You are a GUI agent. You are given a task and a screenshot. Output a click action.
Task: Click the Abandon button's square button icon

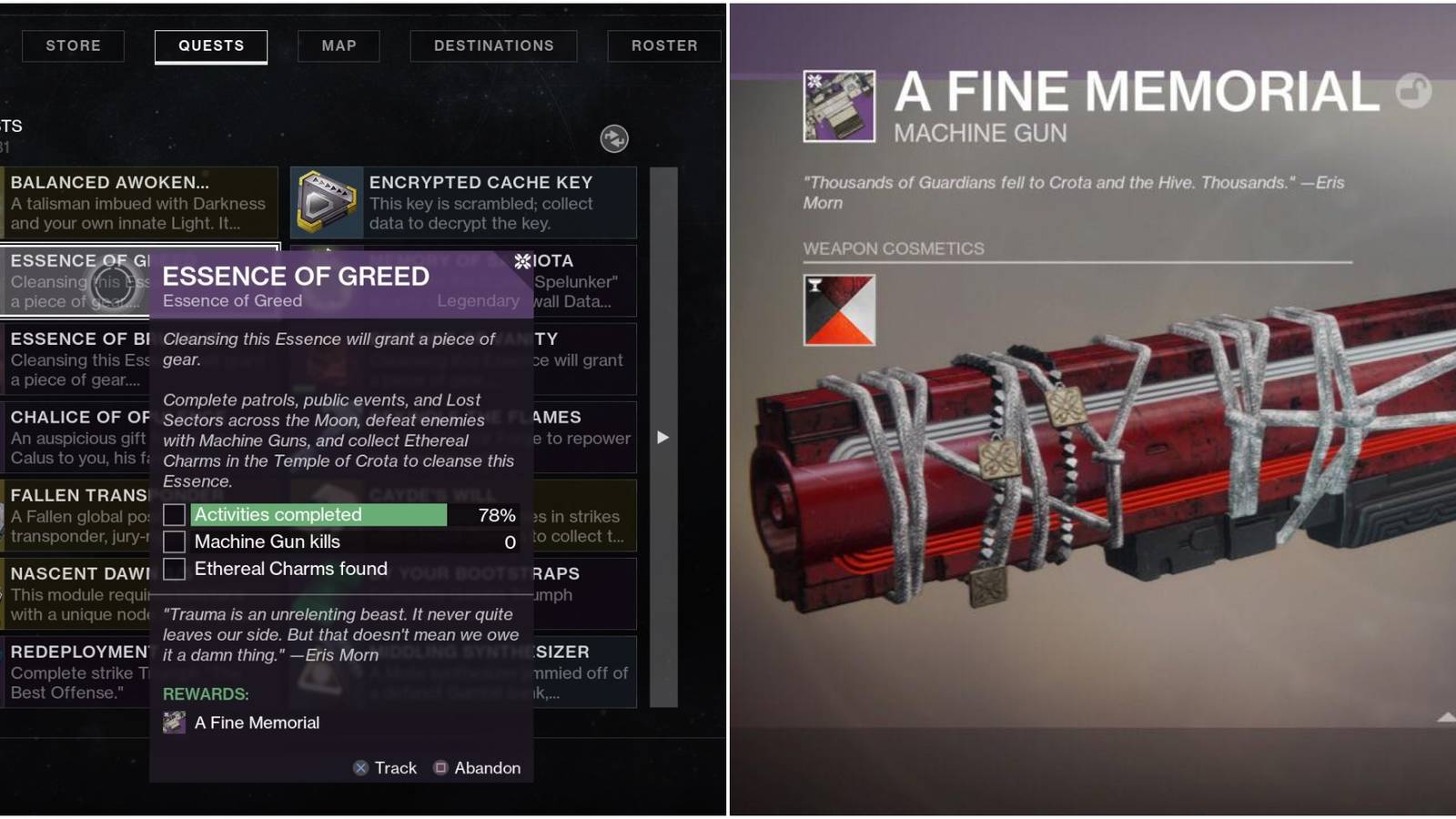pos(440,768)
